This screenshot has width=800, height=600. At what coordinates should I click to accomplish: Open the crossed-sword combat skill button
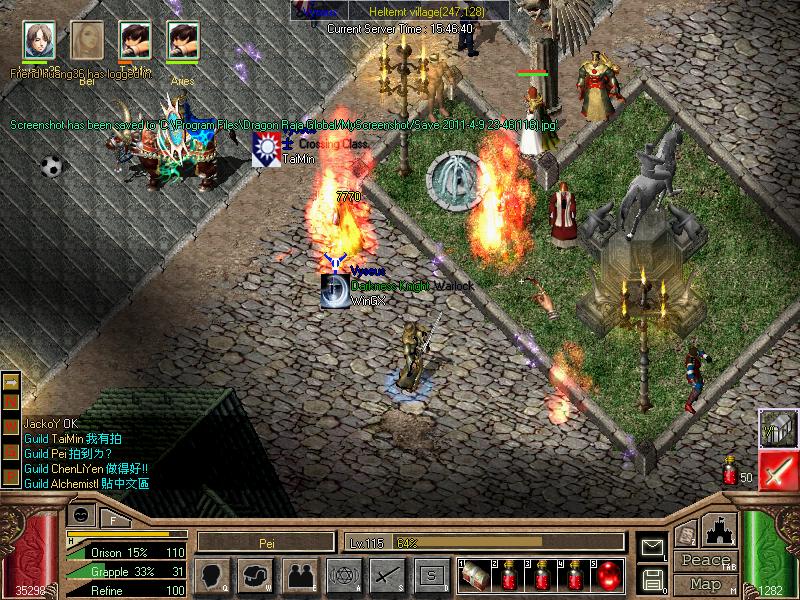[387, 575]
